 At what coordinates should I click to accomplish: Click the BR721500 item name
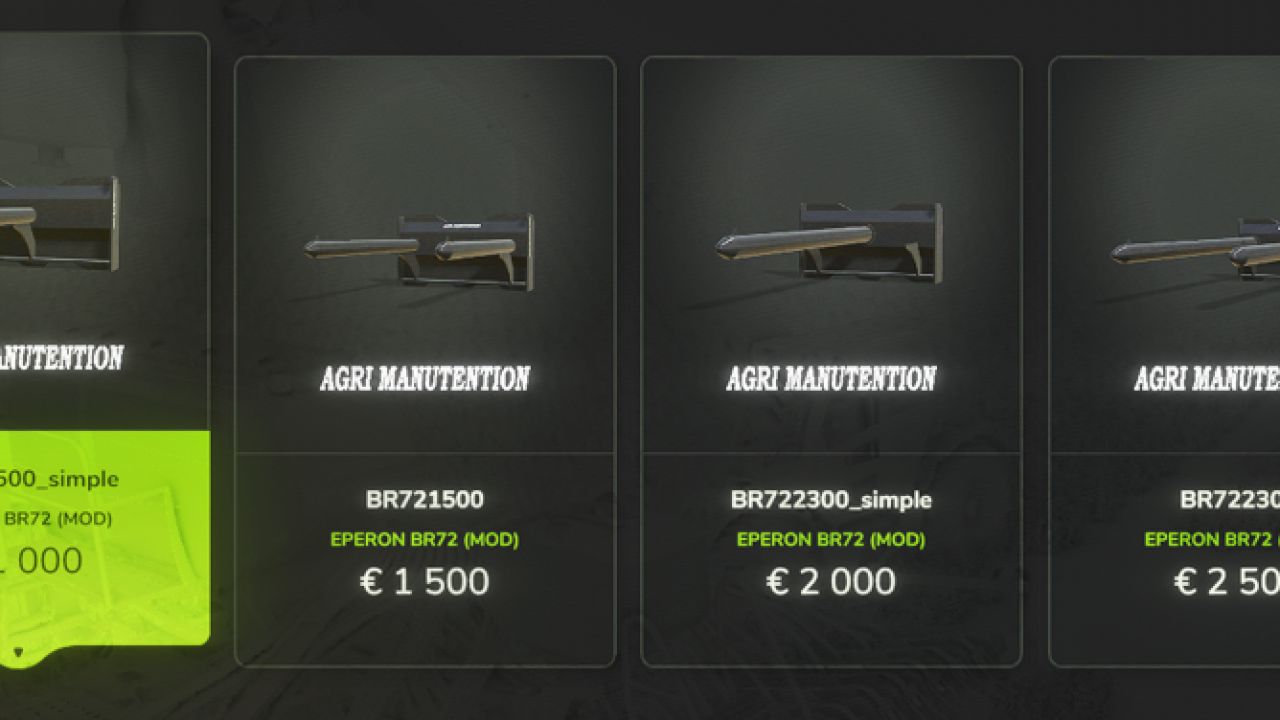[x=424, y=500]
